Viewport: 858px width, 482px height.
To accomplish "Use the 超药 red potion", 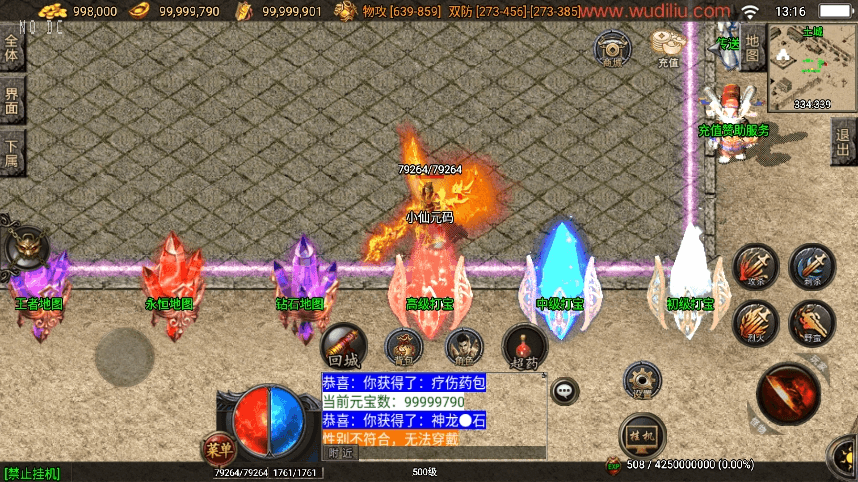I will coord(524,345).
